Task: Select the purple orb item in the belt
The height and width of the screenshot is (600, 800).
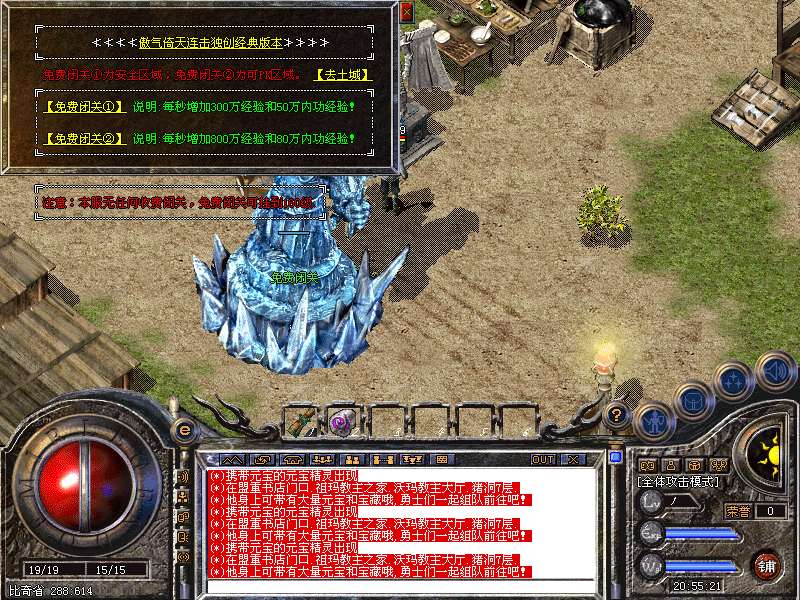Action: tap(340, 421)
